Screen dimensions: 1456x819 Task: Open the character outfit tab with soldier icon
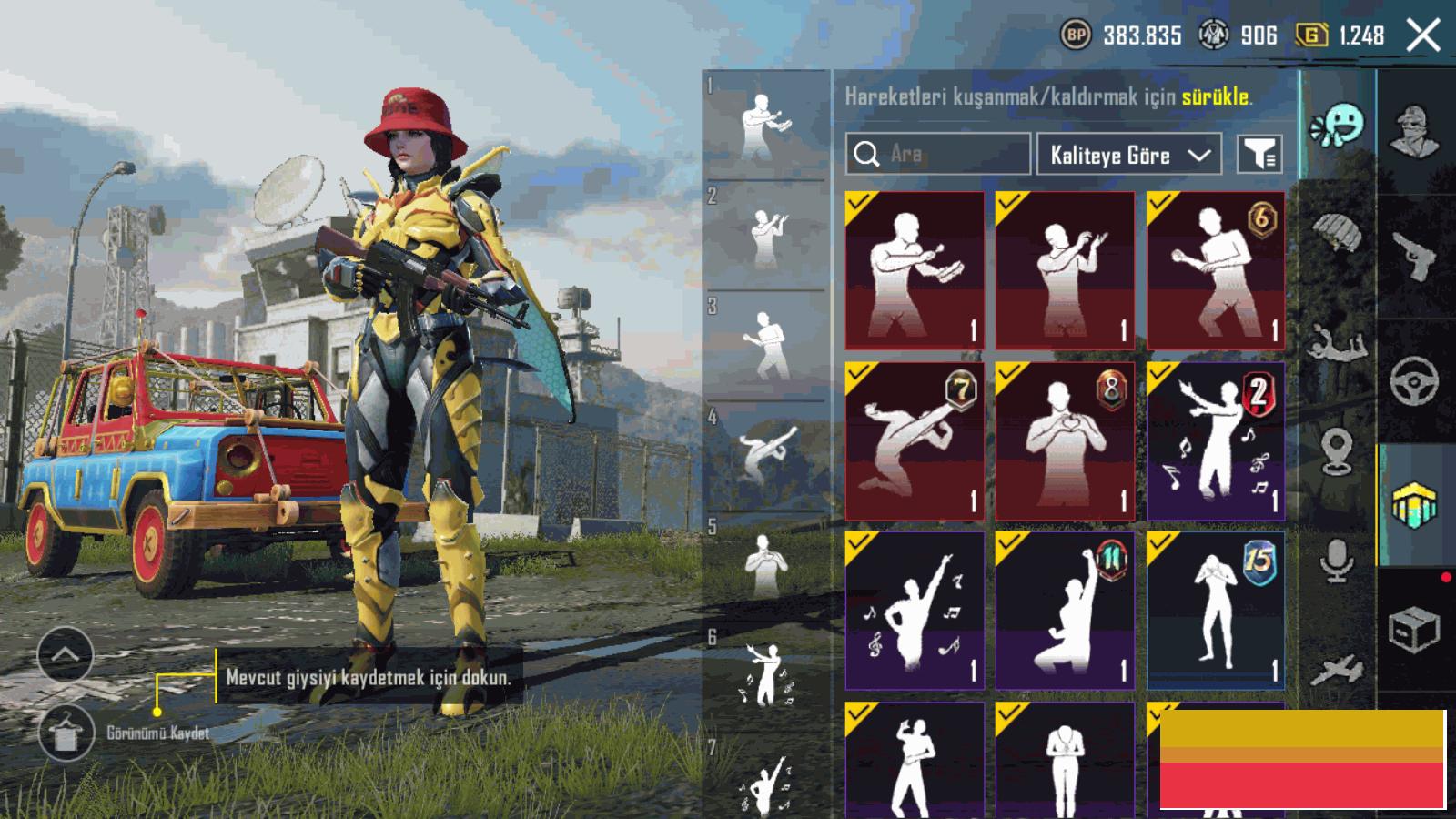(x=1415, y=132)
